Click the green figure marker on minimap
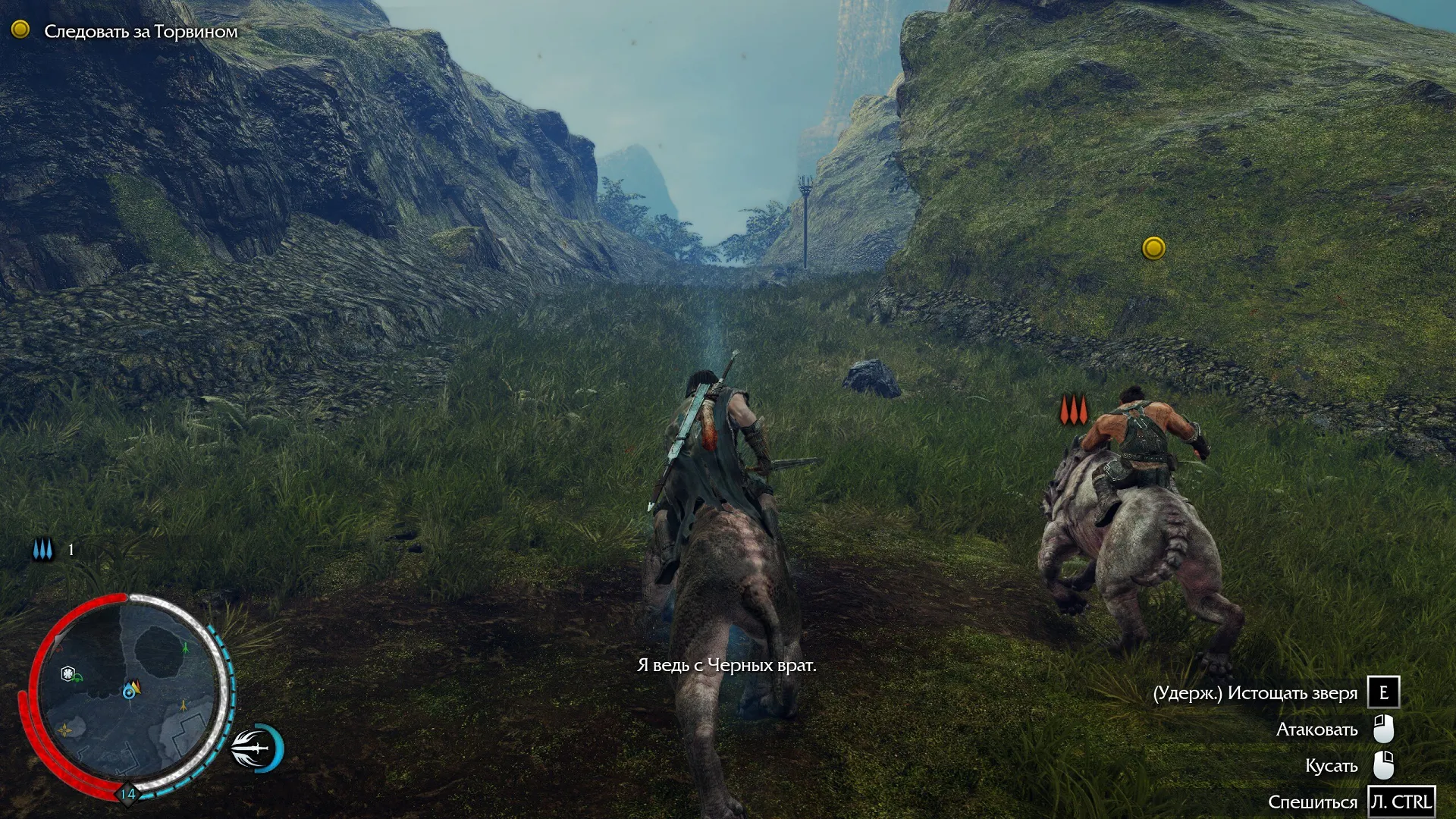1456x819 pixels. coord(186,648)
